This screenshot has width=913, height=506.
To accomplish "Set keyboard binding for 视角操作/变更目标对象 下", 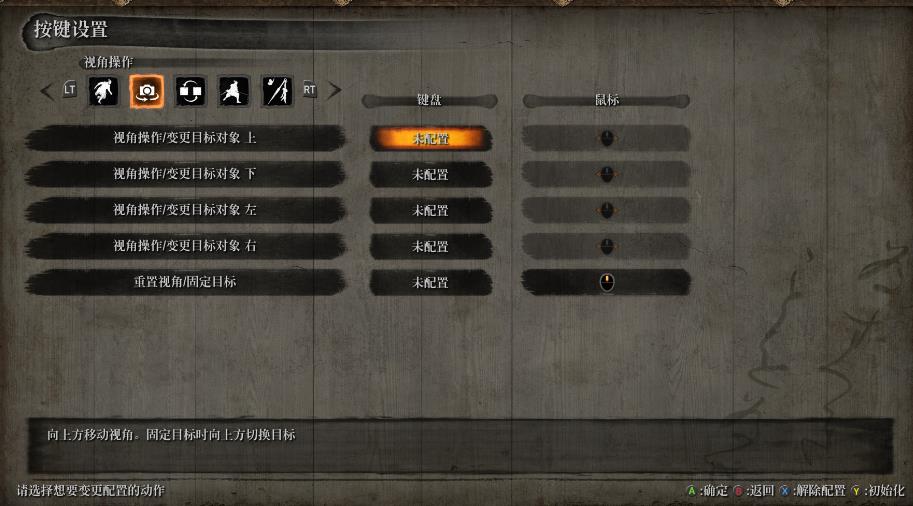I will pyautogui.click(x=431, y=175).
